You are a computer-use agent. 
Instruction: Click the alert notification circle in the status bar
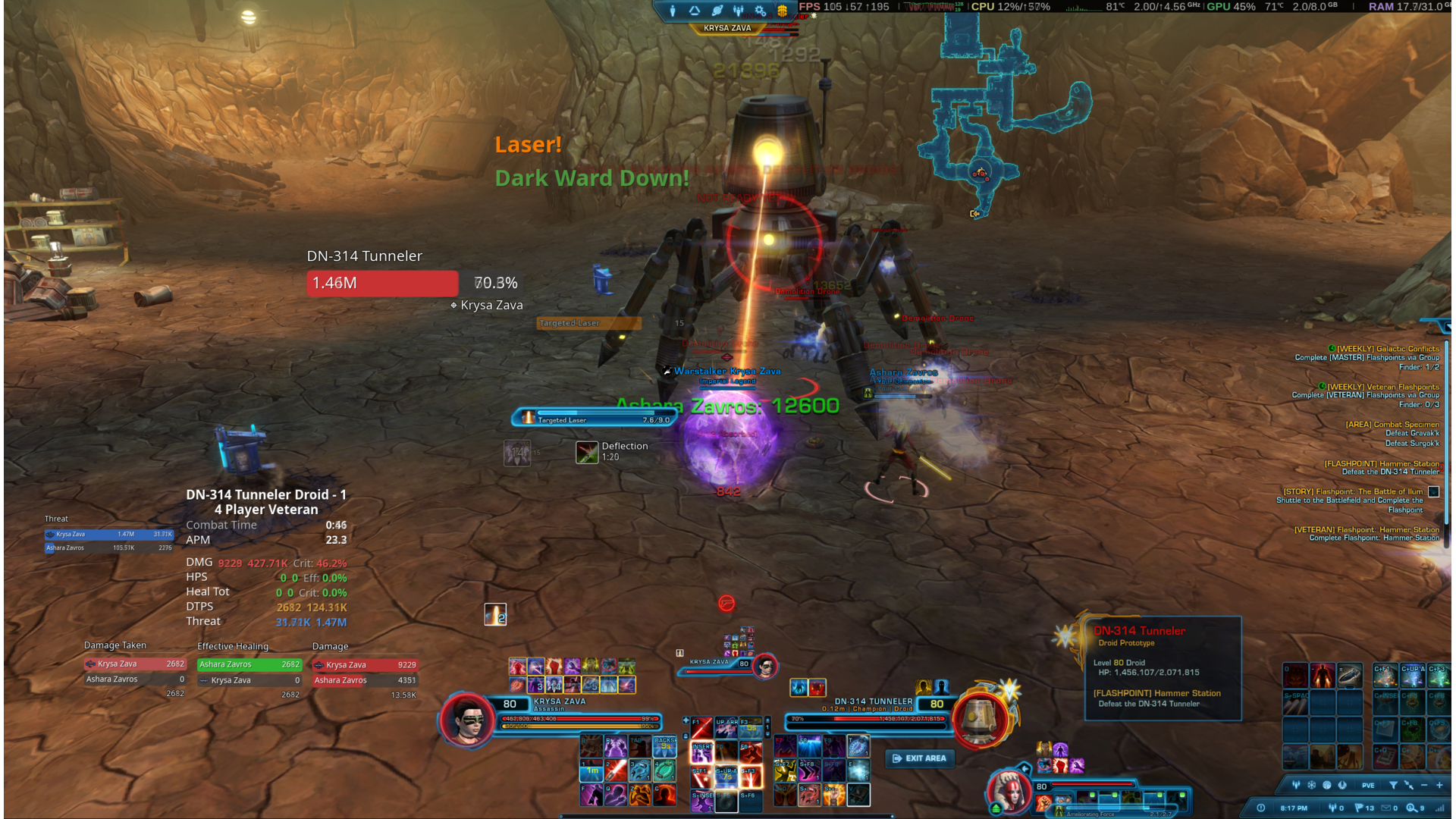1261,808
